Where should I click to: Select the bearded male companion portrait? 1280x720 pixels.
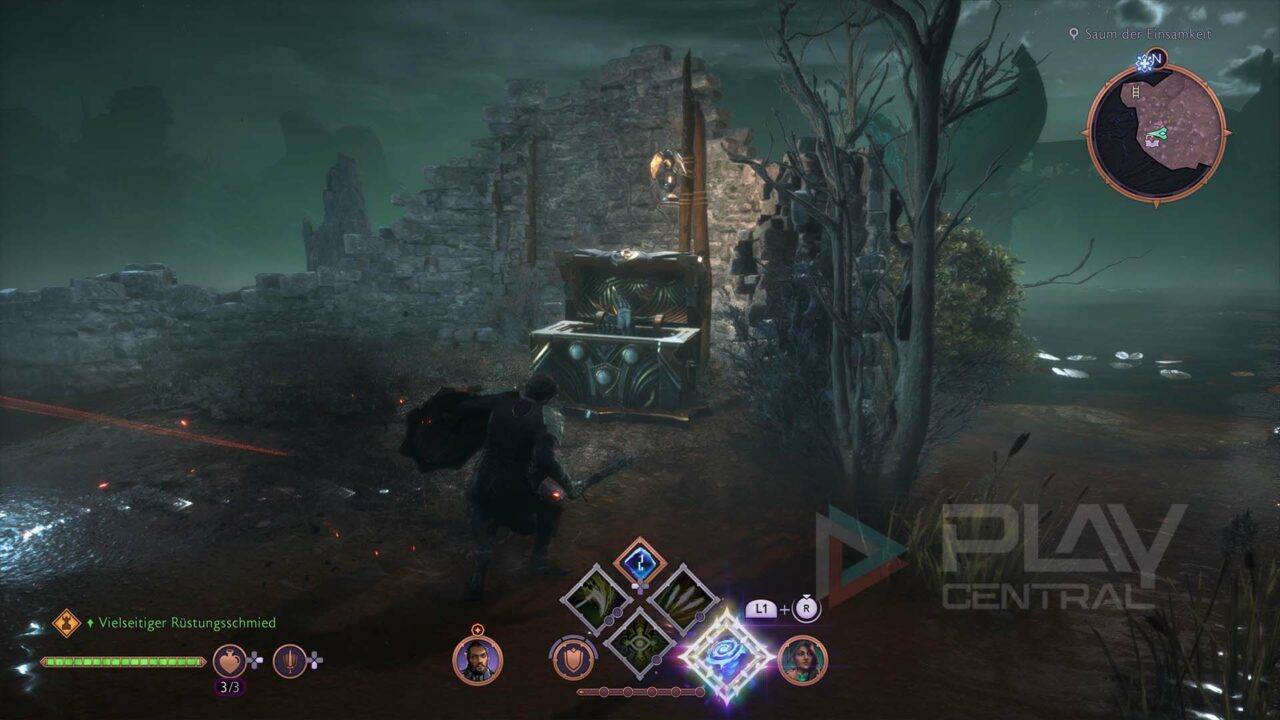(477, 660)
